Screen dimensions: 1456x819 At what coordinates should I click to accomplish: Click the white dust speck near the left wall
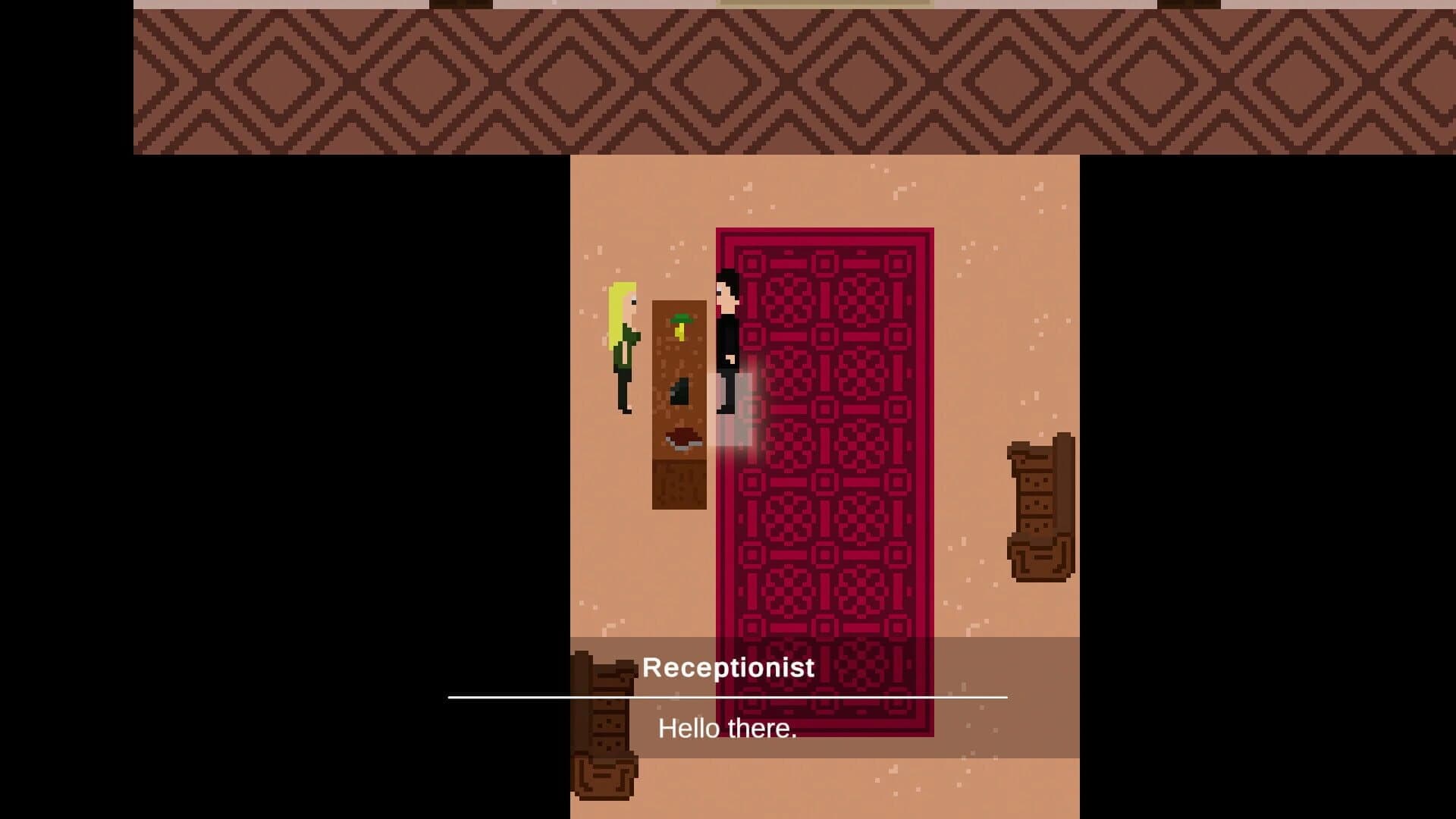coord(599,250)
